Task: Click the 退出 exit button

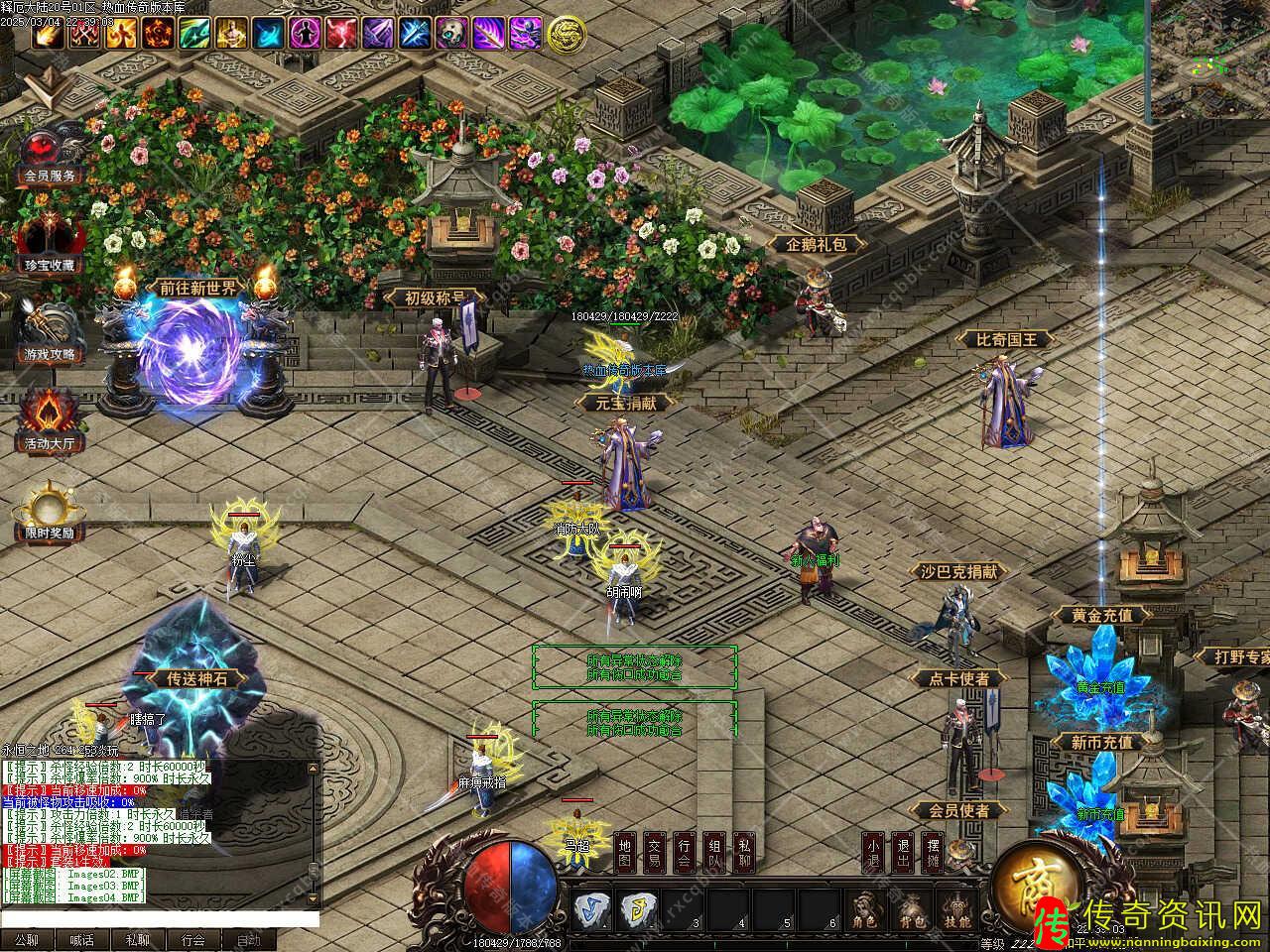Action: click(902, 853)
